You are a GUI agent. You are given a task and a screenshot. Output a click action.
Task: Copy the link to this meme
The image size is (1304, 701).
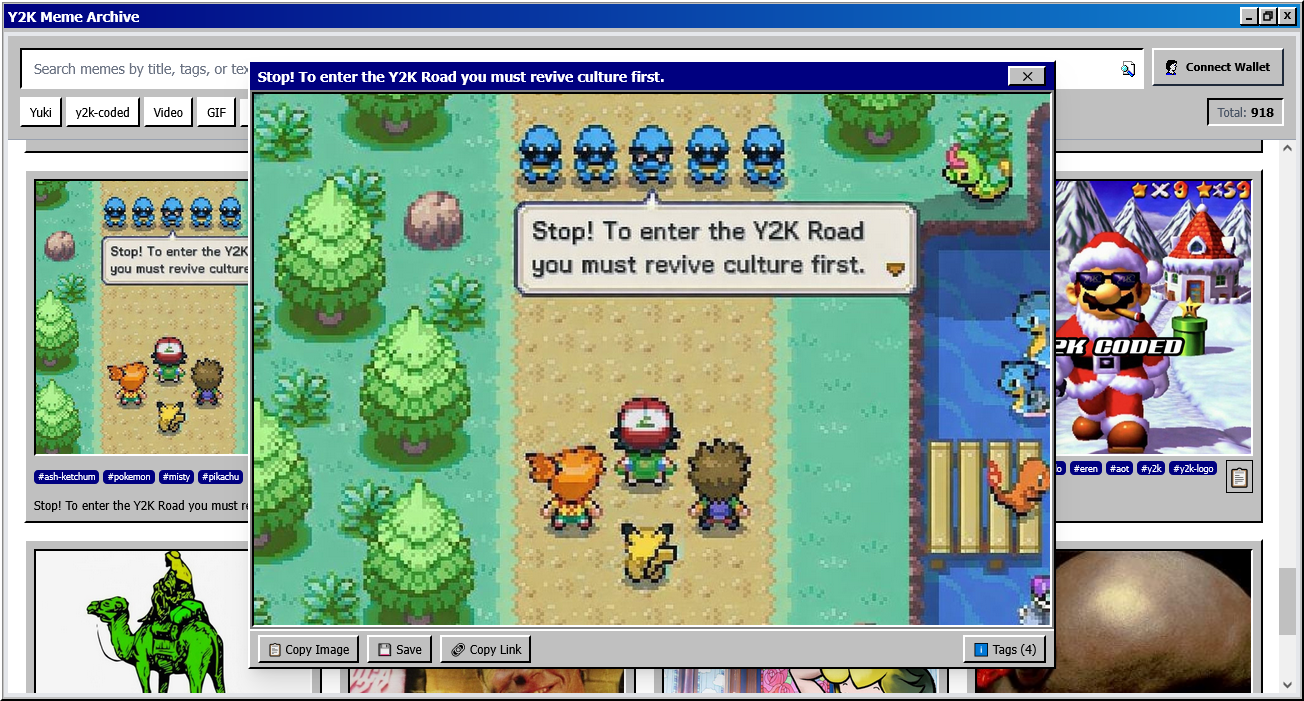(485, 649)
